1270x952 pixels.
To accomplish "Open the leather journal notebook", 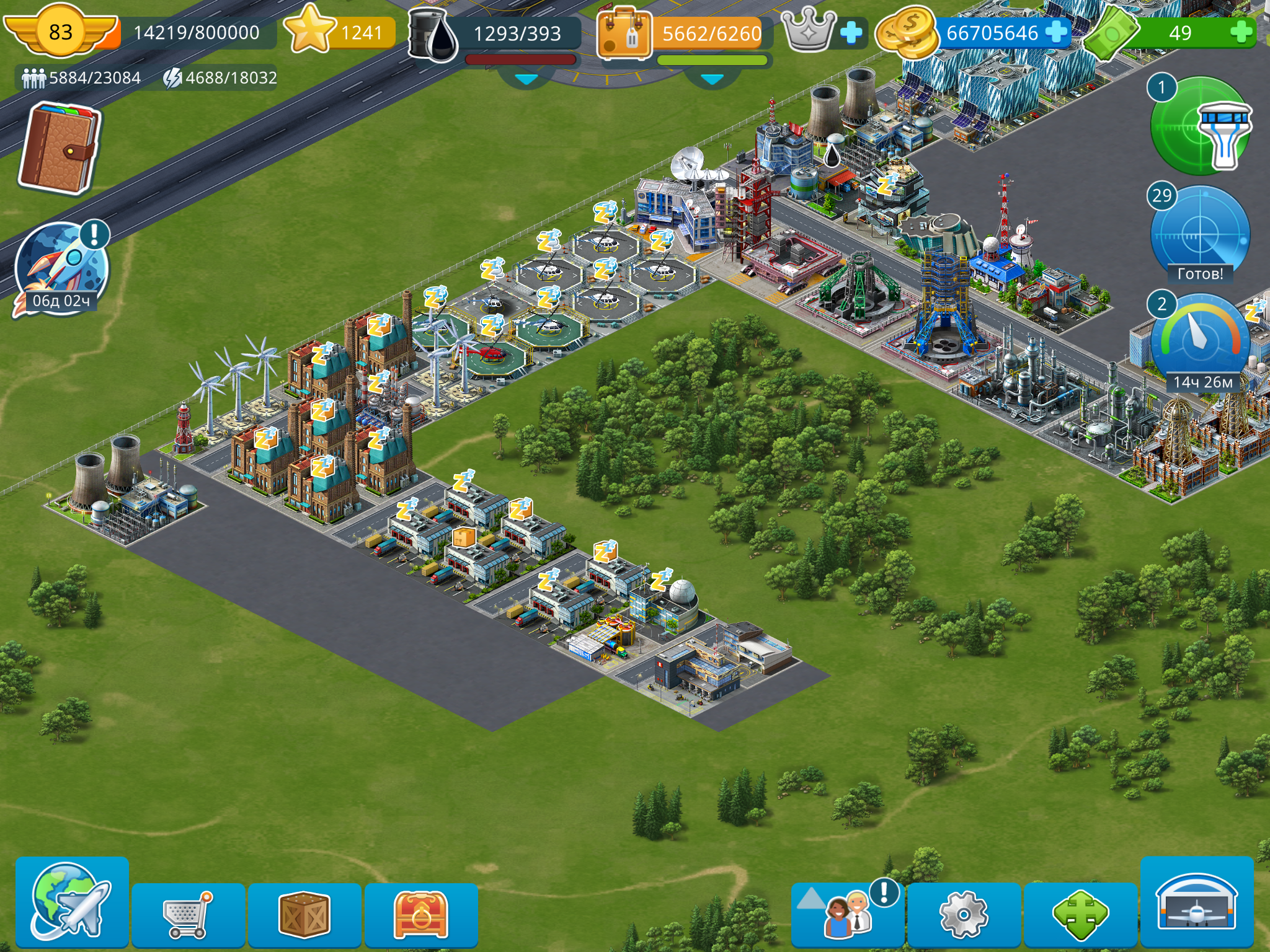I will 59,148.
